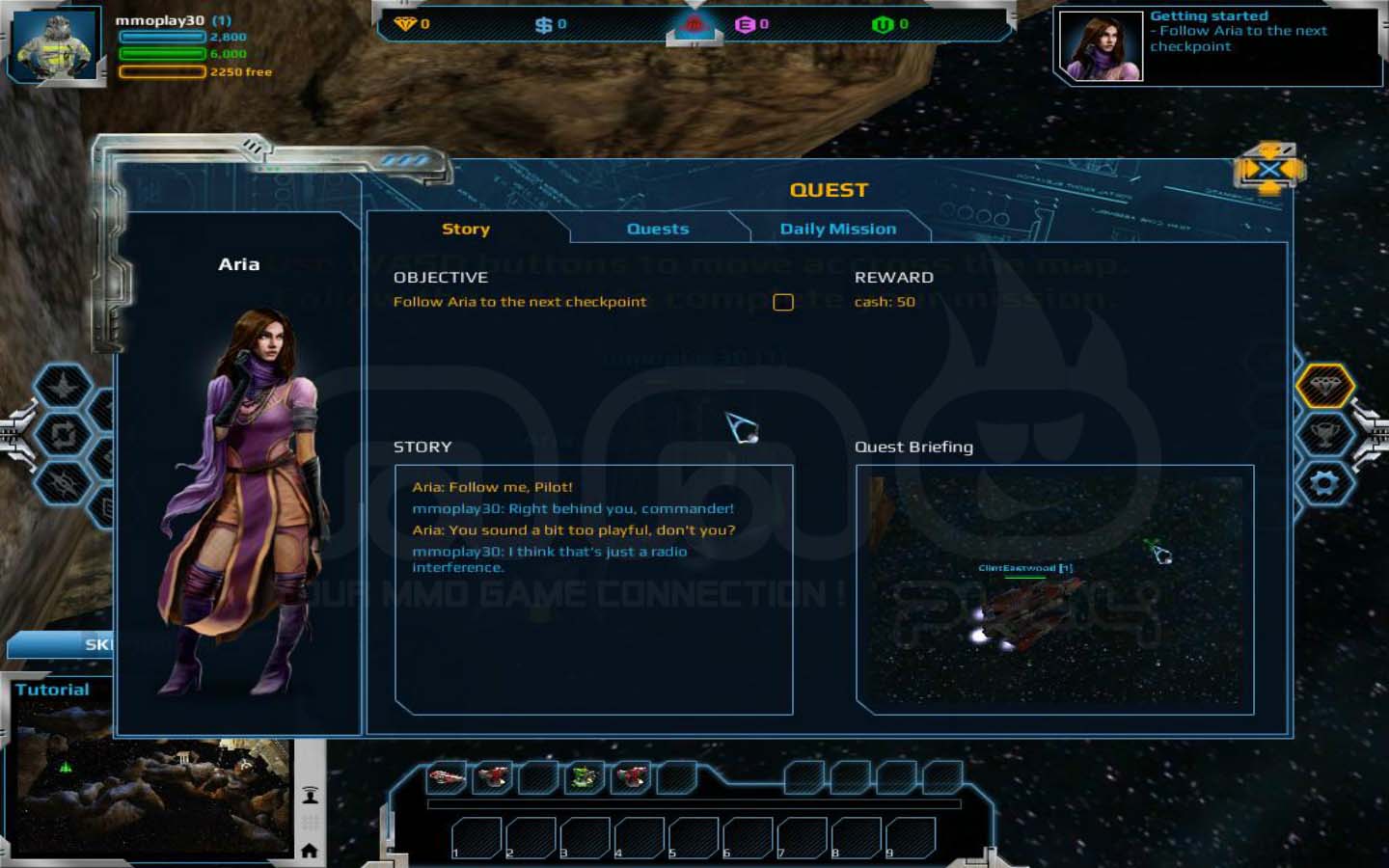The image size is (1389, 868).
Task: Open the mmoplay30 player portrait
Action: [x=58, y=45]
